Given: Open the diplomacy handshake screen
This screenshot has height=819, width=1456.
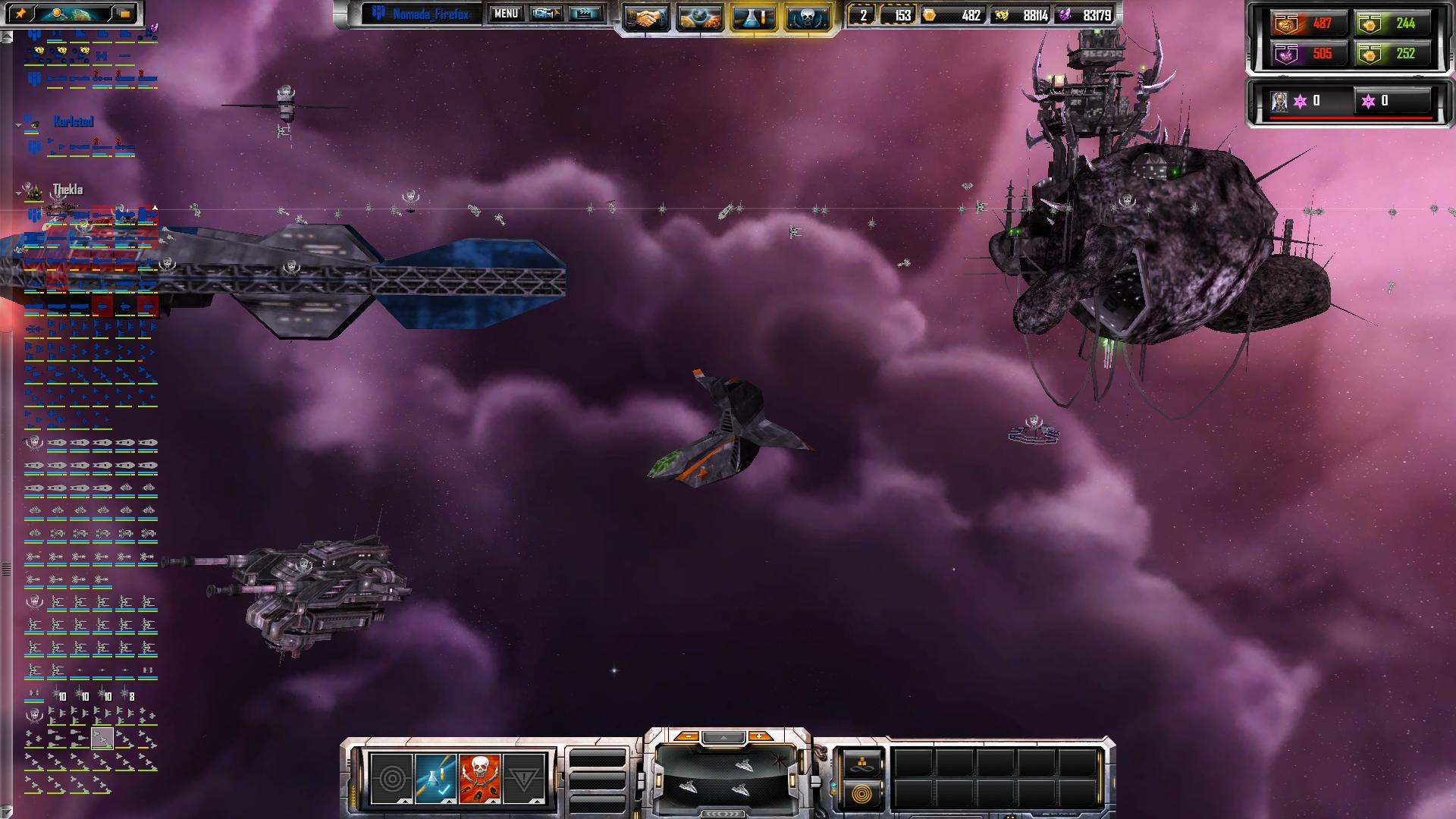Looking at the screenshot, I should (x=646, y=18).
